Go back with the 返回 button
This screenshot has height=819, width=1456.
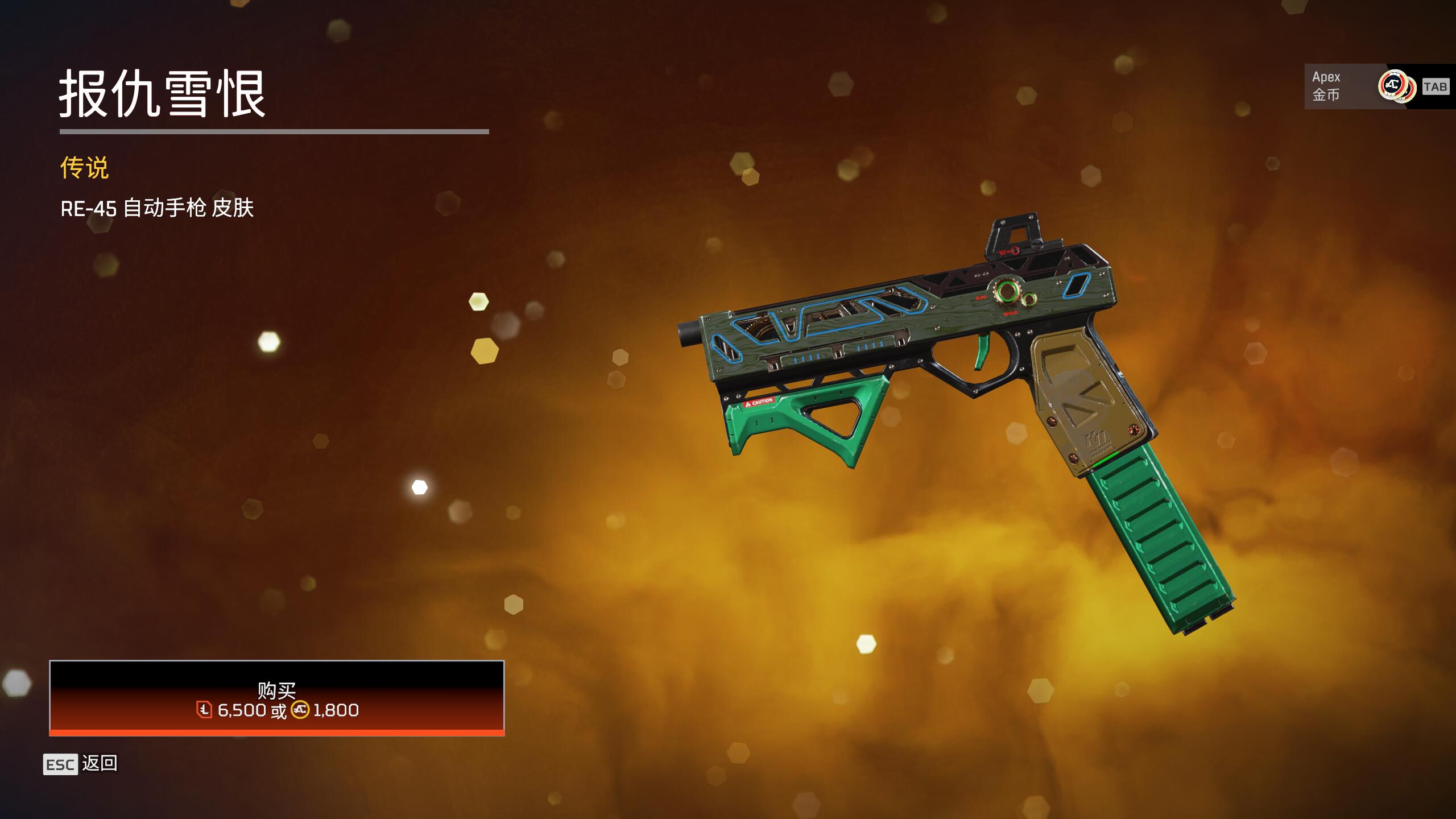click(x=81, y=763)
